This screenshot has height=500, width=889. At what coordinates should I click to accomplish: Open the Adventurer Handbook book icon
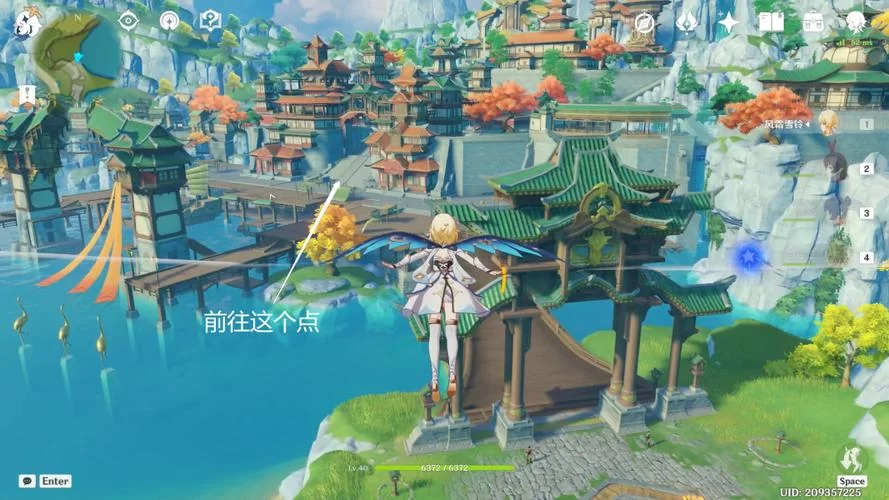pos(771,22)
